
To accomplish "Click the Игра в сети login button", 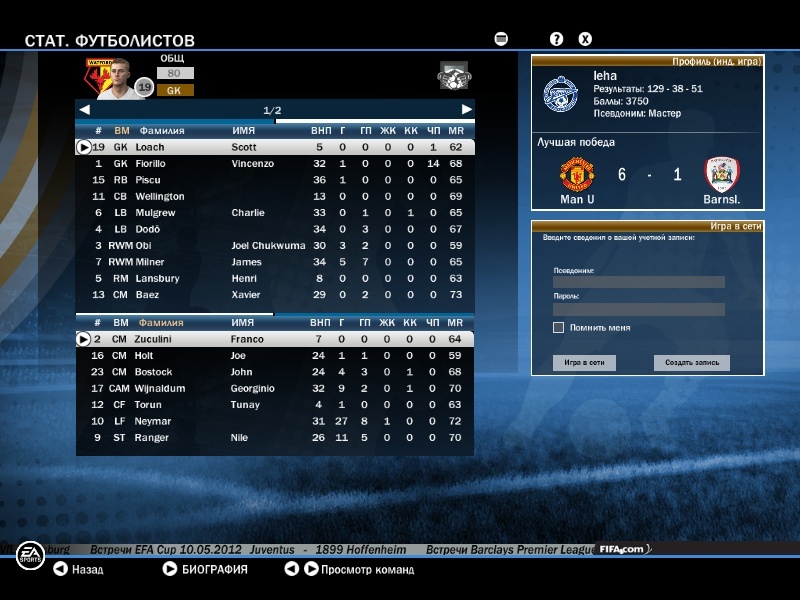I will pos(583,363).
